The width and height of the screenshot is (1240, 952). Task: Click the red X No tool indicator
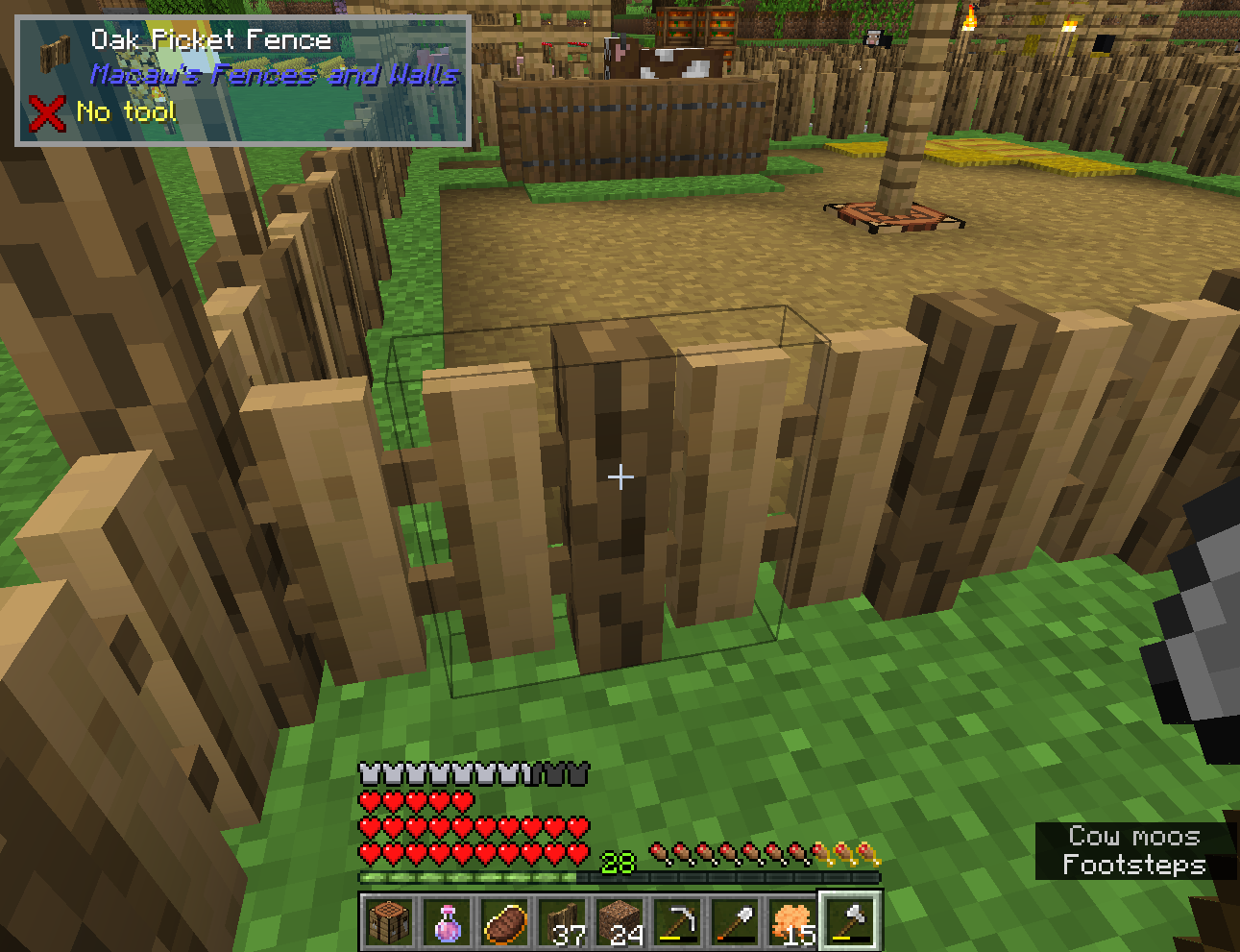pos(46,111)
